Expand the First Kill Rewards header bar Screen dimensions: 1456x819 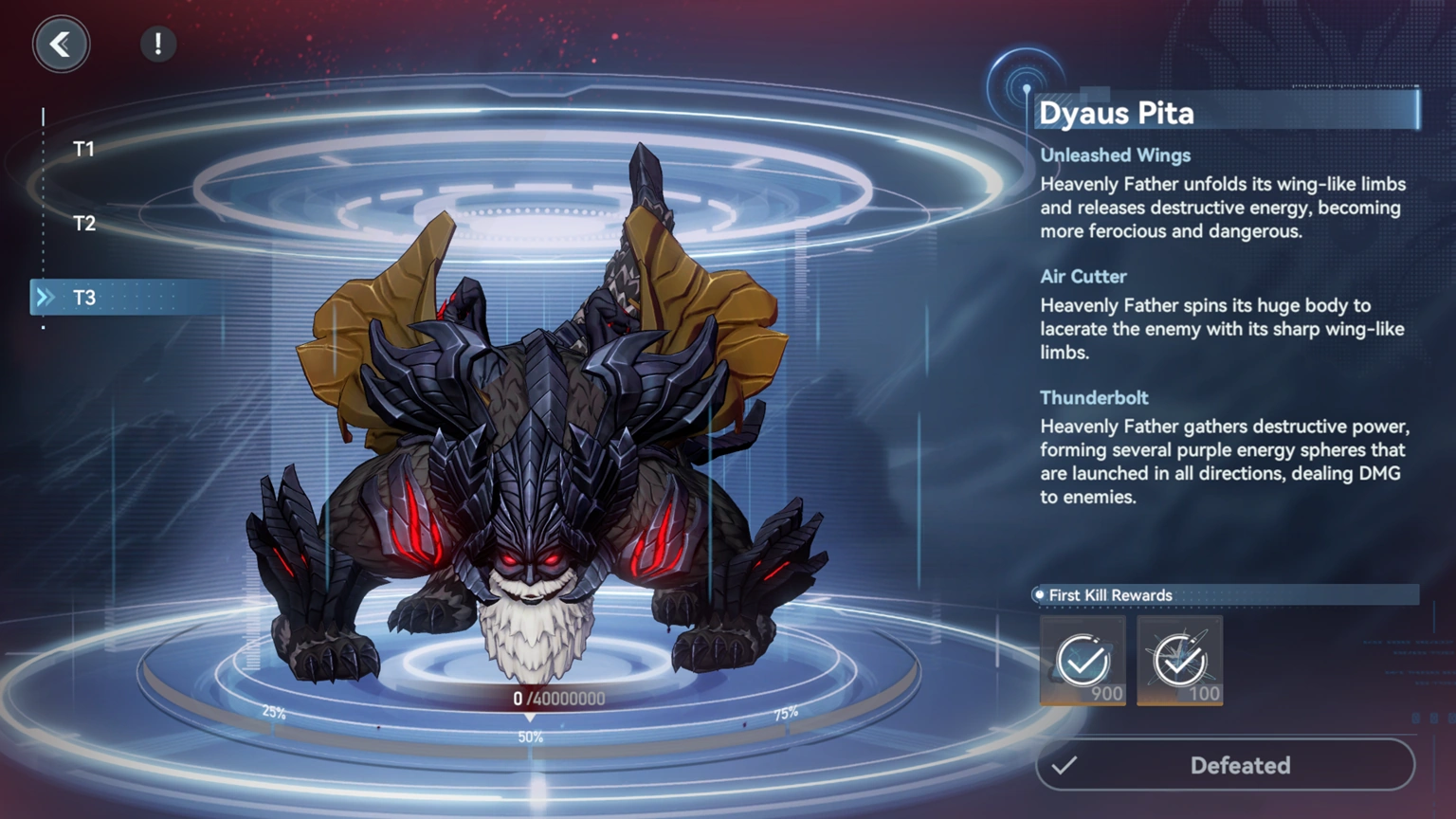[1223, 594]
